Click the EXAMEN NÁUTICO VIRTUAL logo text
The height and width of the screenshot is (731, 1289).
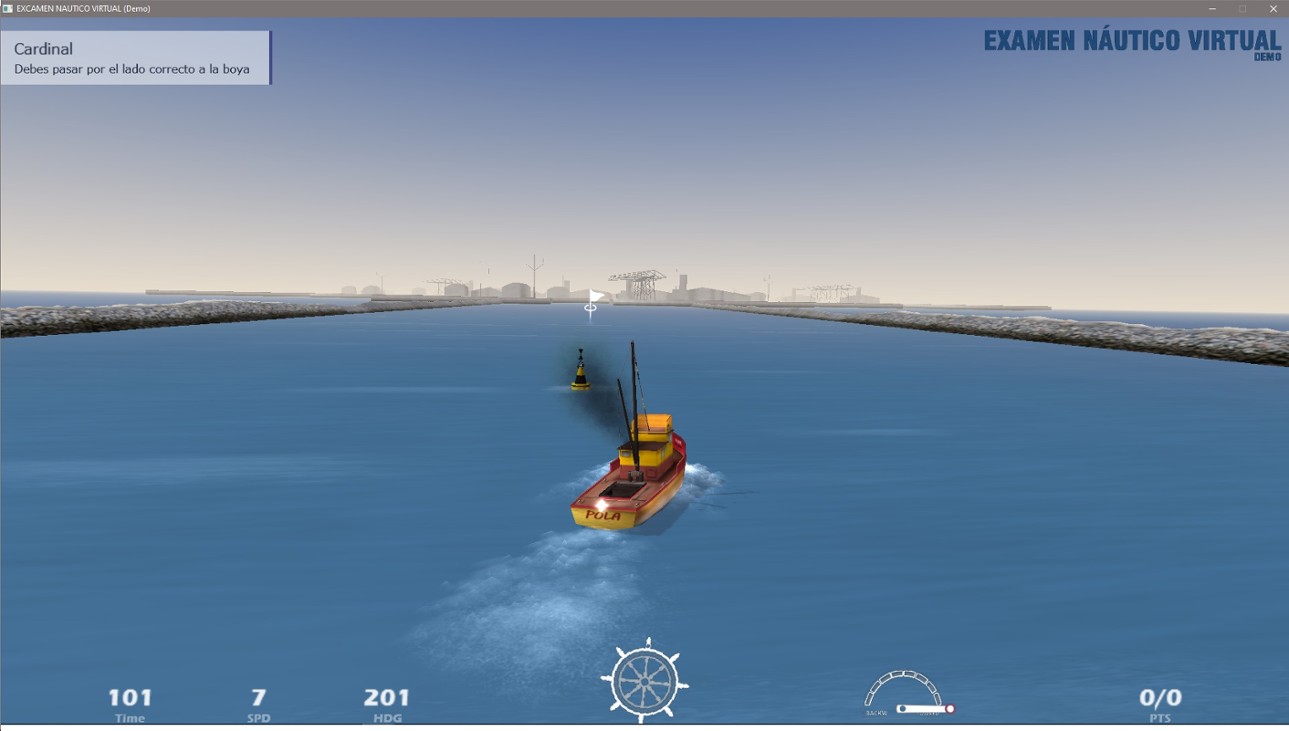click(1131, 42)
